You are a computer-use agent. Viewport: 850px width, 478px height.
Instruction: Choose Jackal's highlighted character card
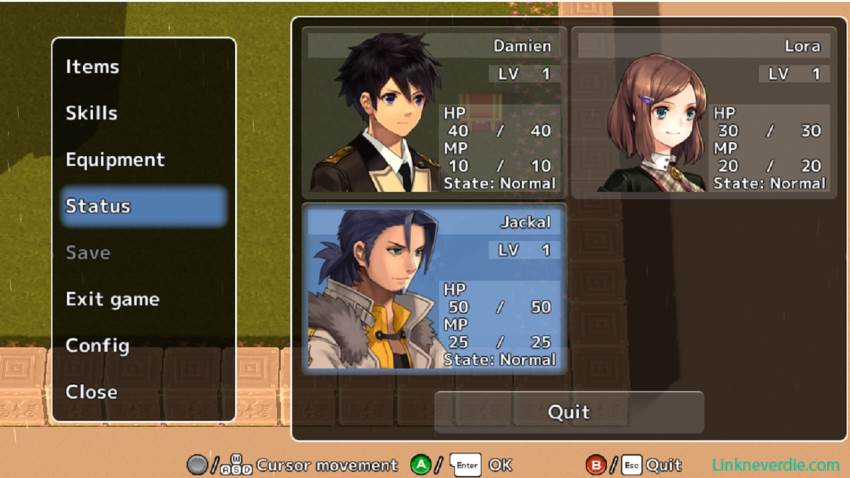point(433,288)
